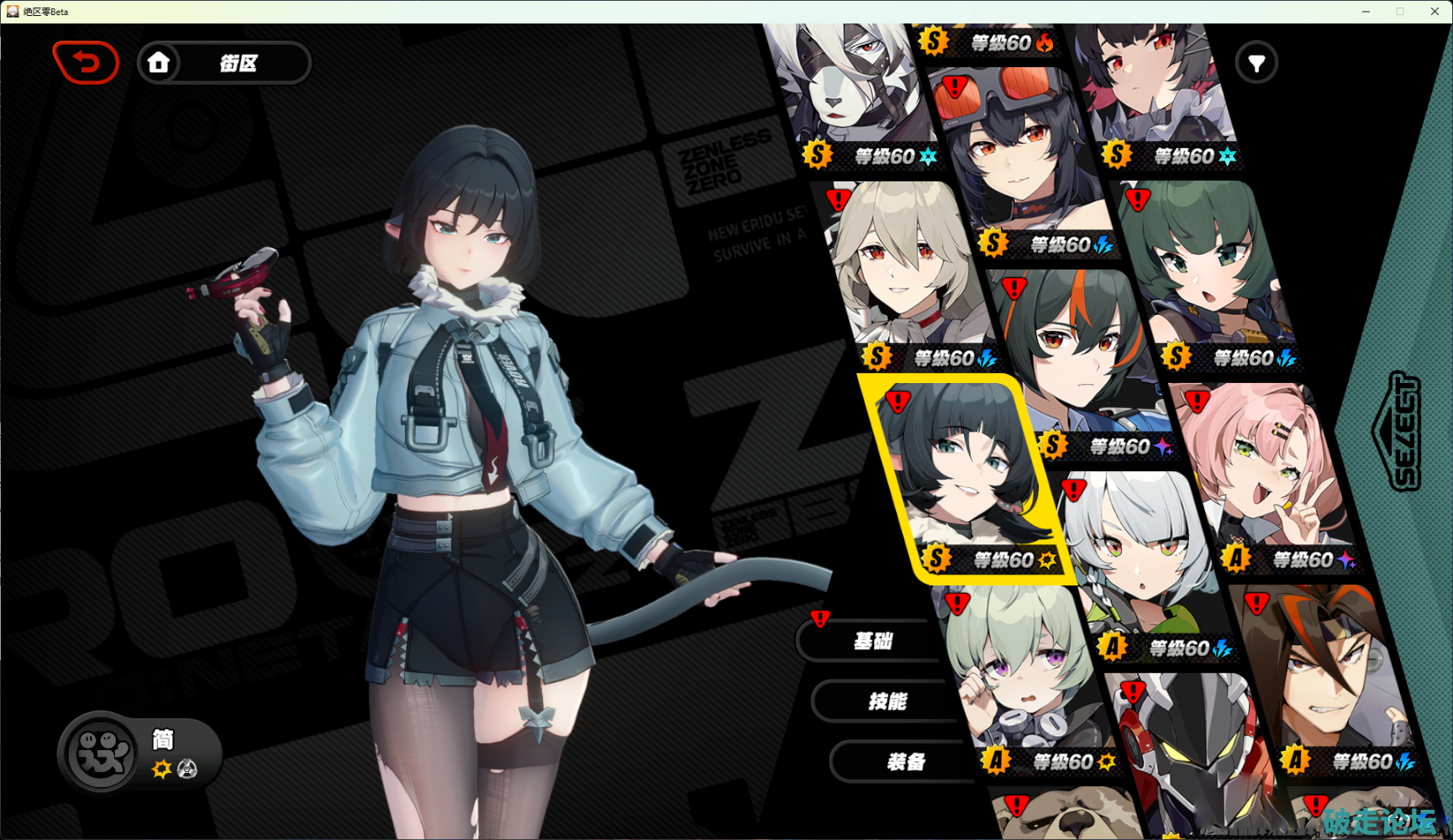Image resolution: width=1453 pixels, height=840 pixels.
Task: Open the 装备 equipment tab
Action: tap(905, 762)
